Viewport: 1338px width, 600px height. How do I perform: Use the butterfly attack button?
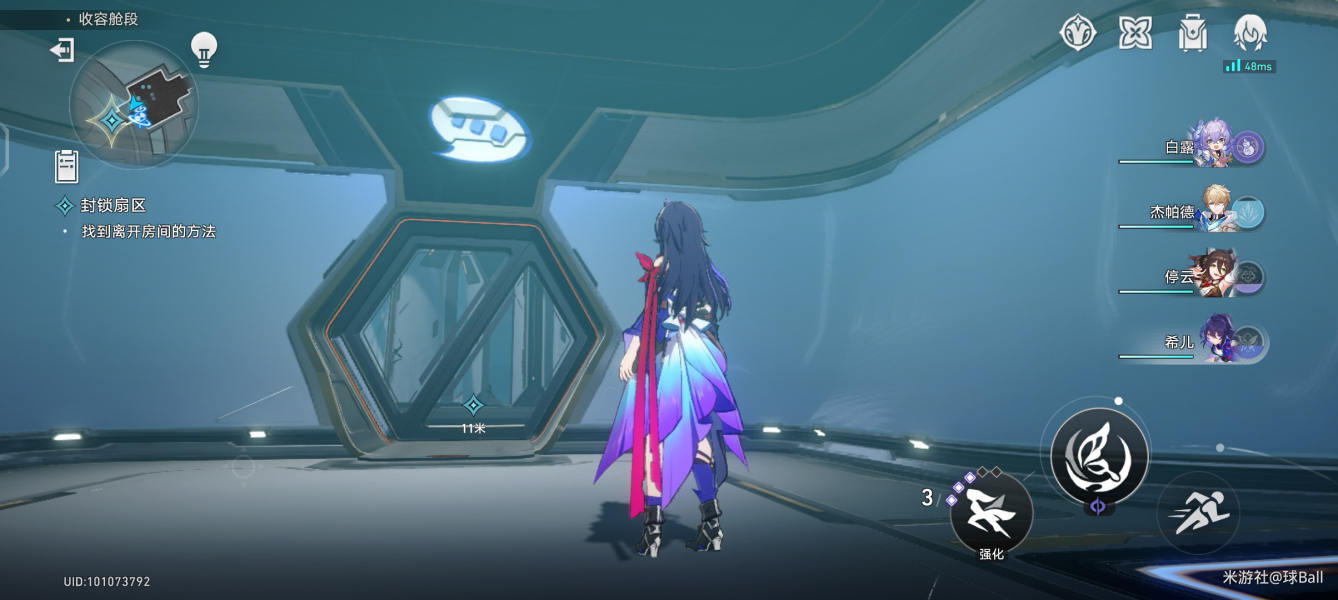1099,454
